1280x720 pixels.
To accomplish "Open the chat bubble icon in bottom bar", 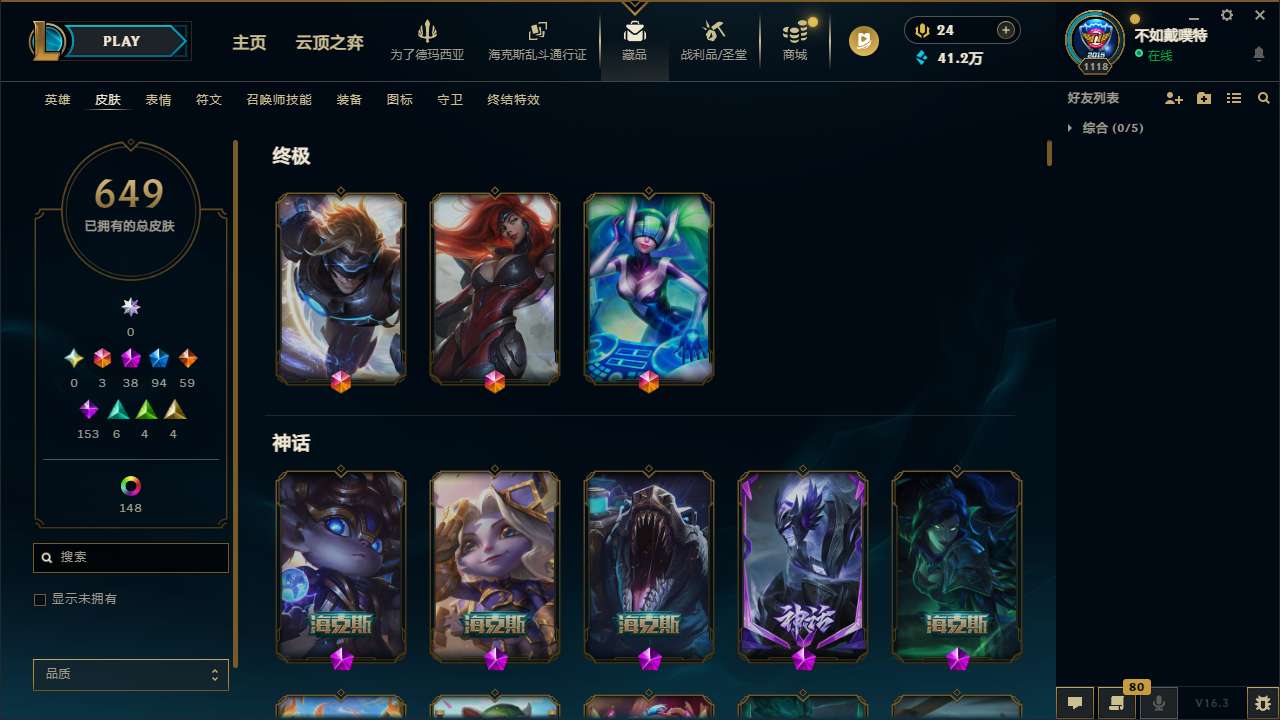I will (x=1074, y=703).
